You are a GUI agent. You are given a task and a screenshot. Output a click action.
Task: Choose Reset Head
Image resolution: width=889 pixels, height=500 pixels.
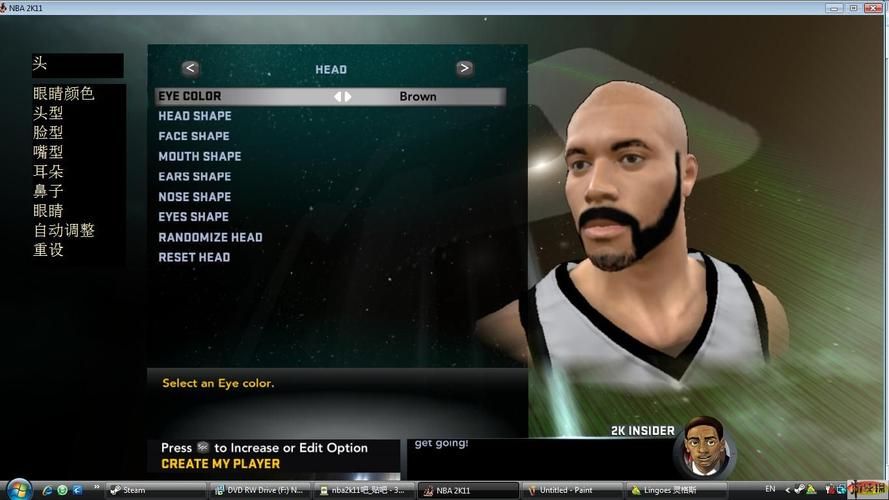tap(194, 257)
